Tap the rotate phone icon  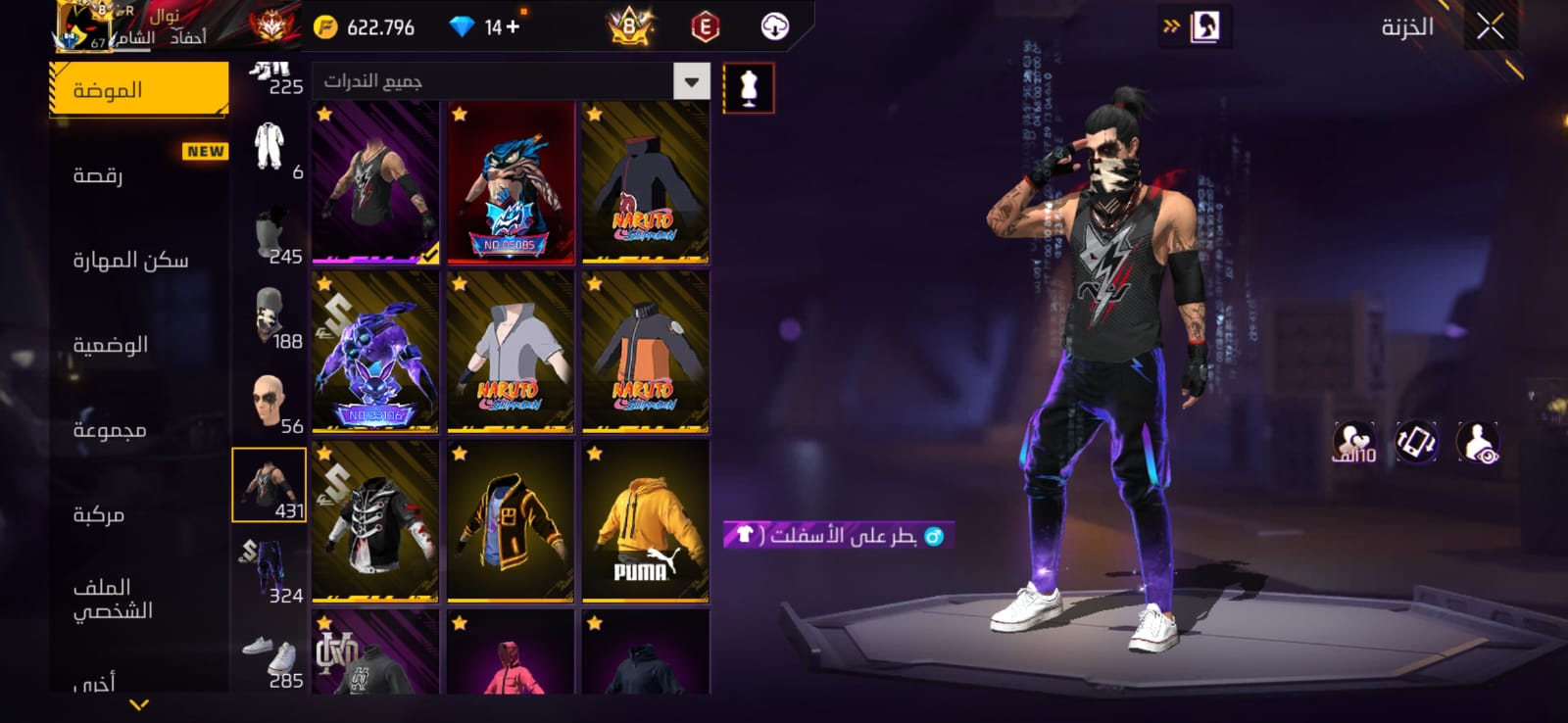1416,443
